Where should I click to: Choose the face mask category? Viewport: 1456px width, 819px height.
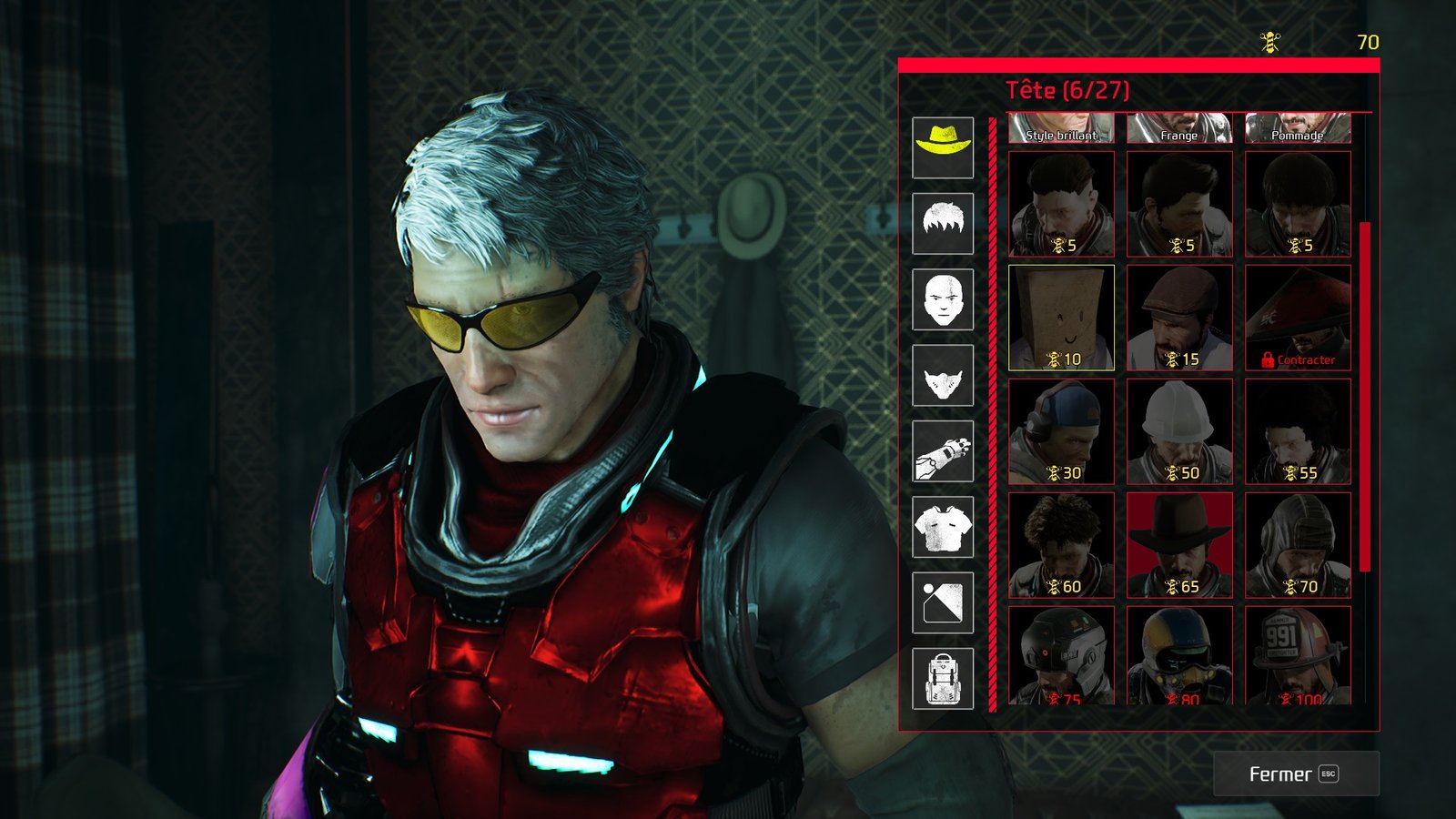point(943,375)
